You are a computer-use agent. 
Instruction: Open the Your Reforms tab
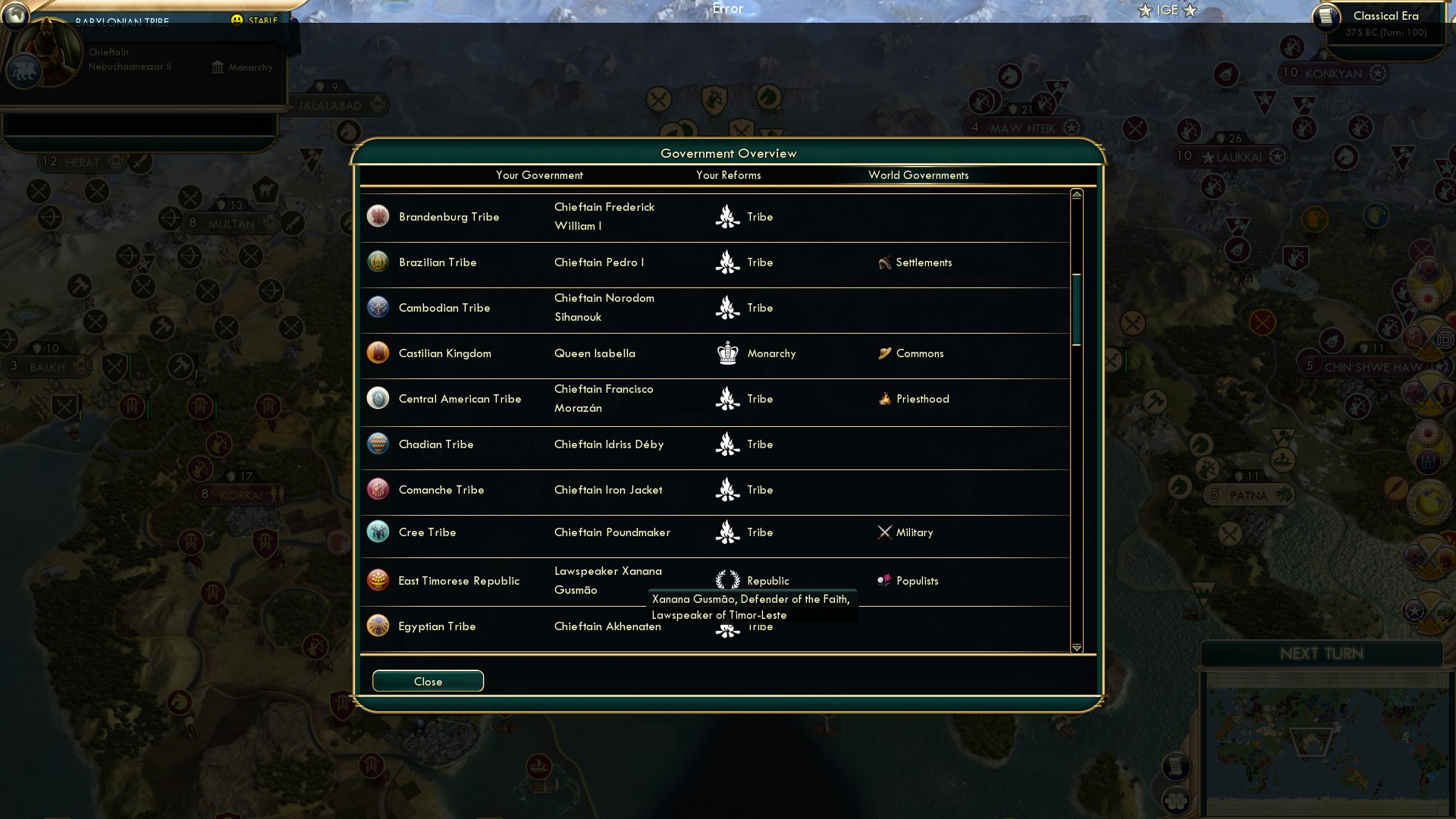(729, 175)
